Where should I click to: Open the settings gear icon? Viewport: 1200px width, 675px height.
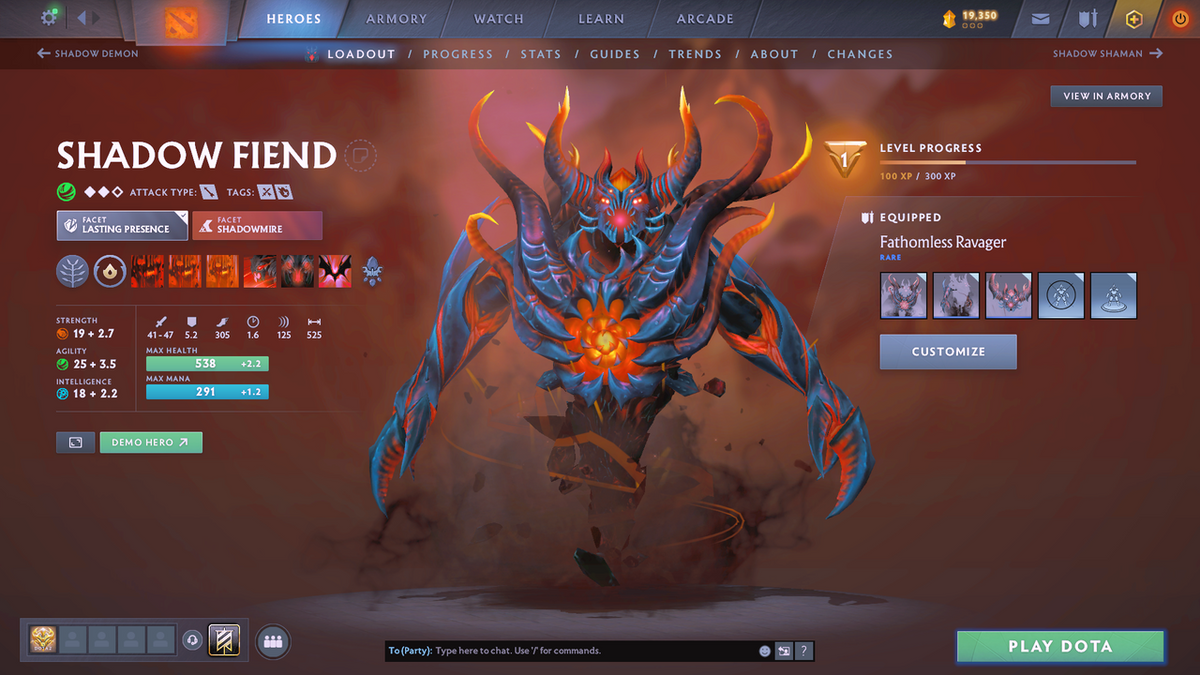click(49, 18)
